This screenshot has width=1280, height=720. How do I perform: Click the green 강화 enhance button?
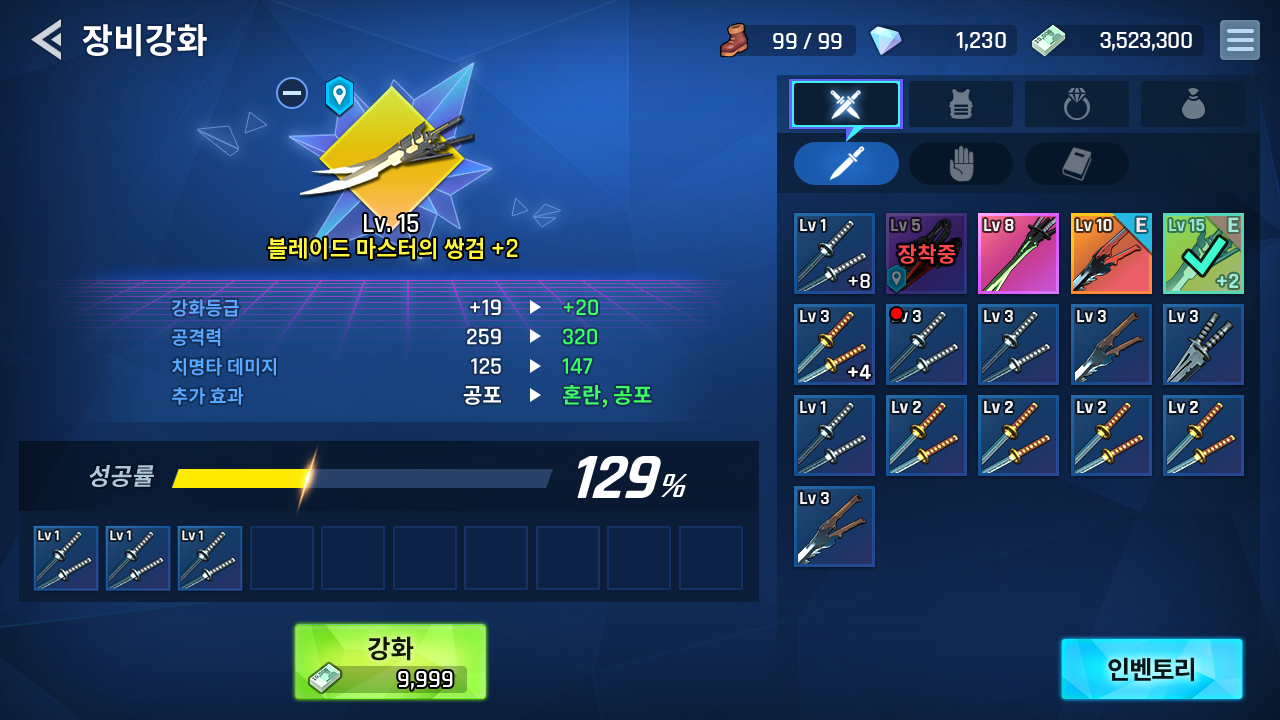pyautogui.click(x=390, y=661)
